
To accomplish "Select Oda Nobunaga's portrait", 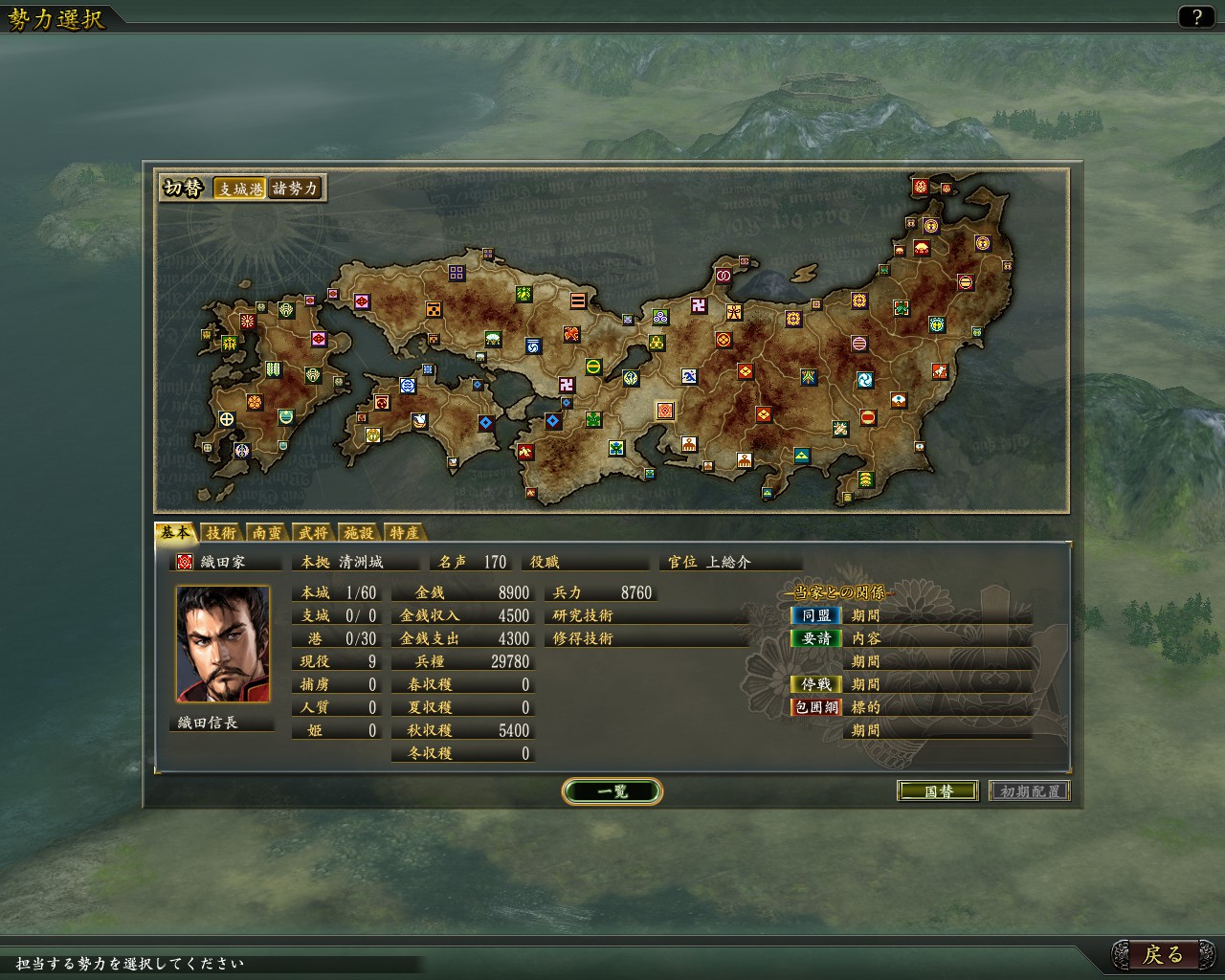I will (x=222, y=644).
